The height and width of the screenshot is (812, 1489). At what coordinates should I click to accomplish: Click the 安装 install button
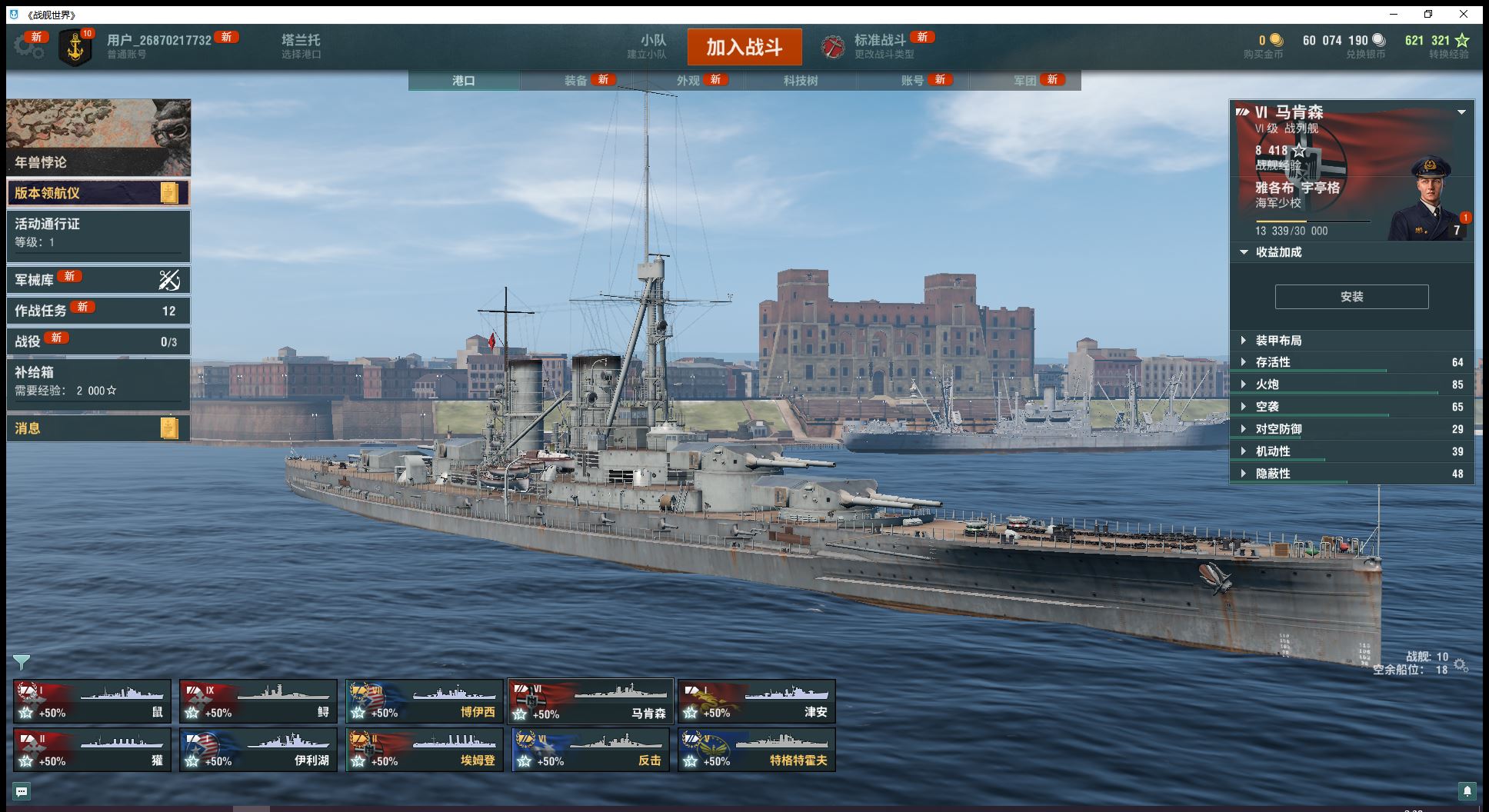tap(1351, 297)
